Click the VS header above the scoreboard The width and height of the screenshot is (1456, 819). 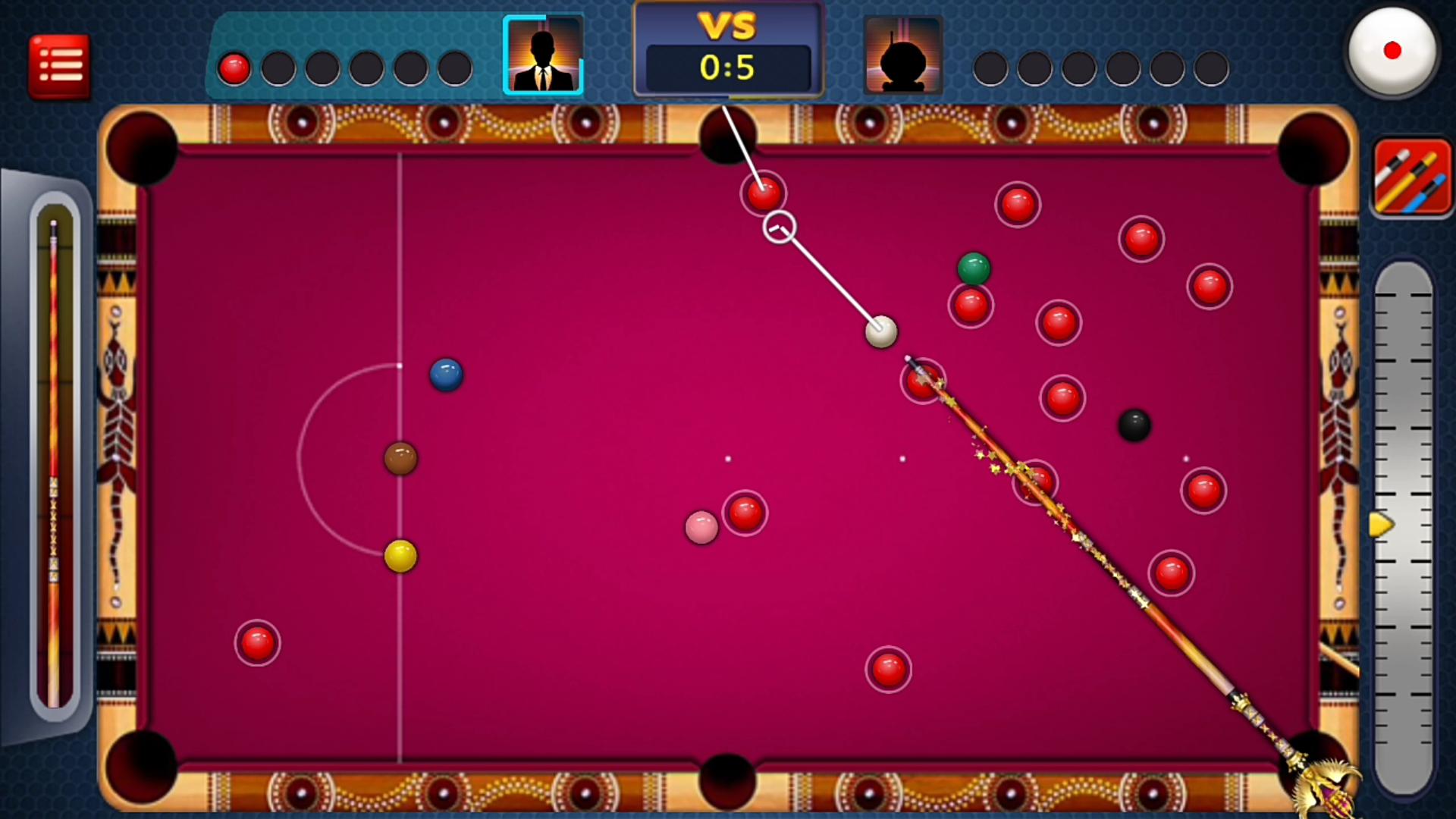726,27
